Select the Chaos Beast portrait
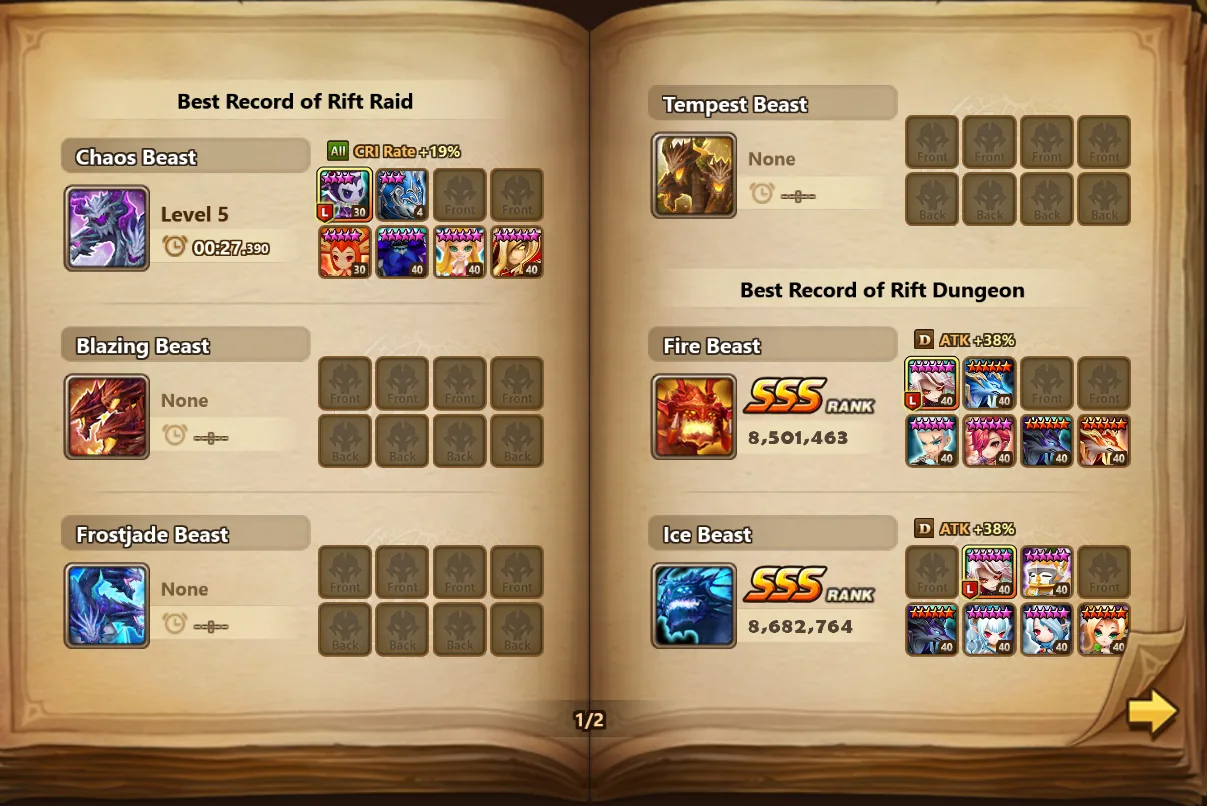 (107, 228)
